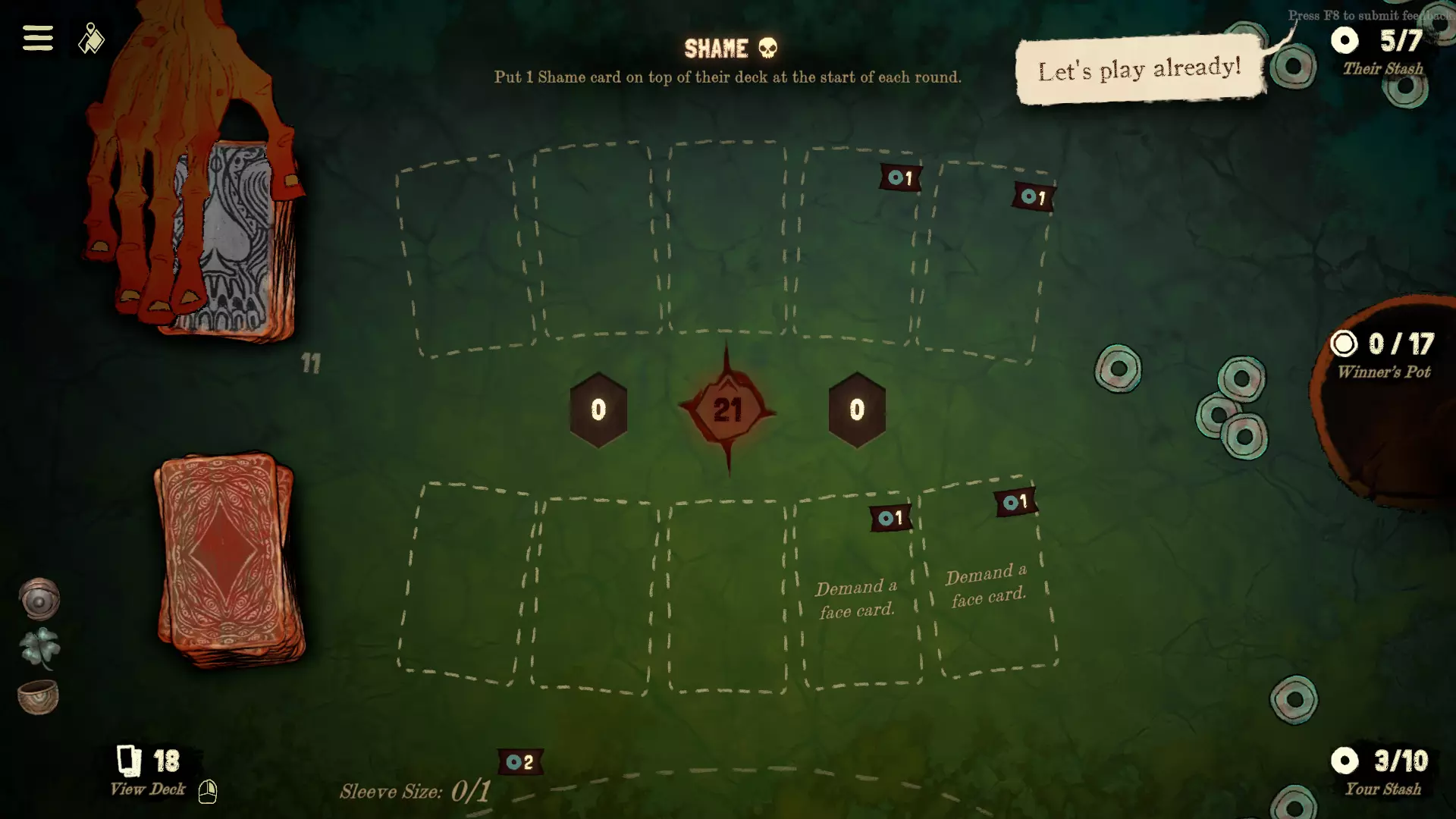Image resolution: width=1456 pixels, height=819 pixels.
Task: Open the map marker cards icon
Action: click(91, 39)
